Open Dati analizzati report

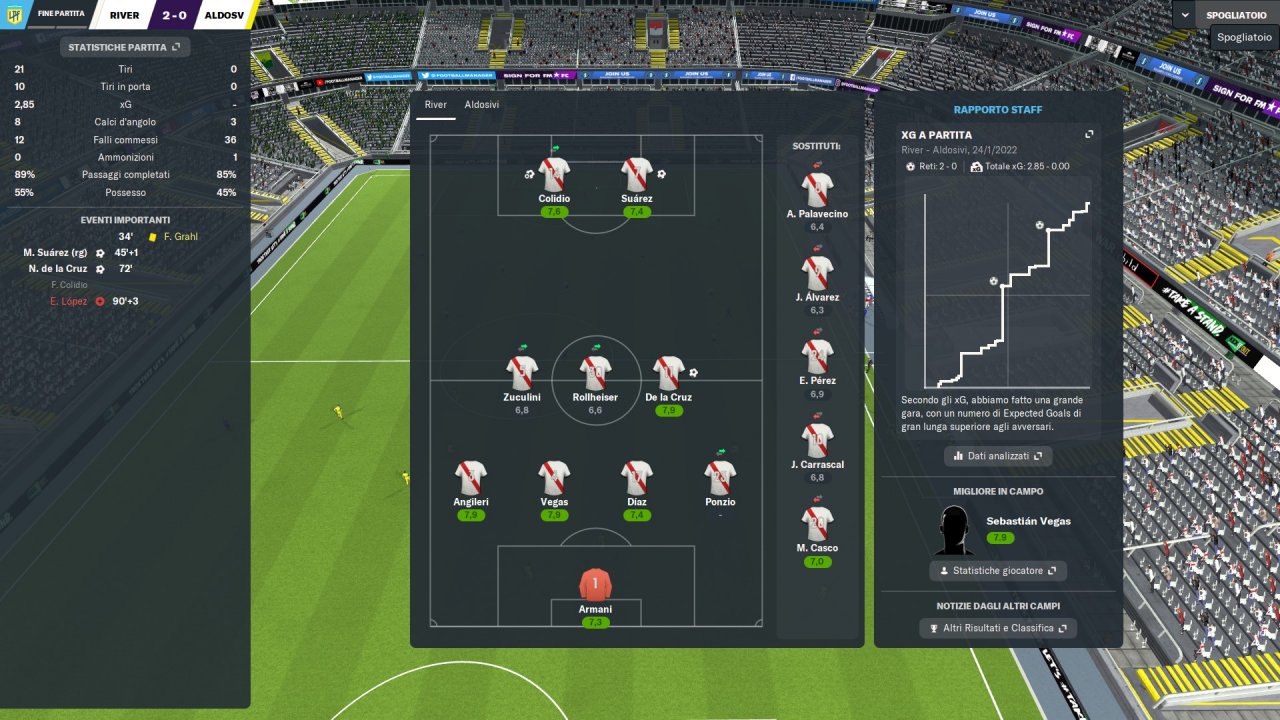[997, 456]
